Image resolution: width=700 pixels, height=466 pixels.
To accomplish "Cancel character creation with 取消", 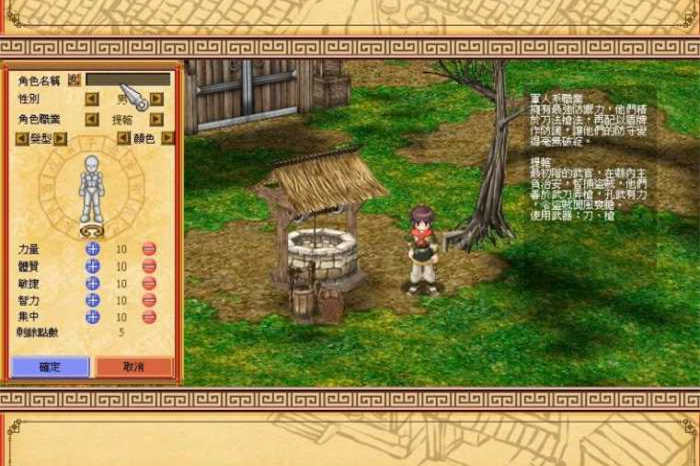I will click(134, 367).
